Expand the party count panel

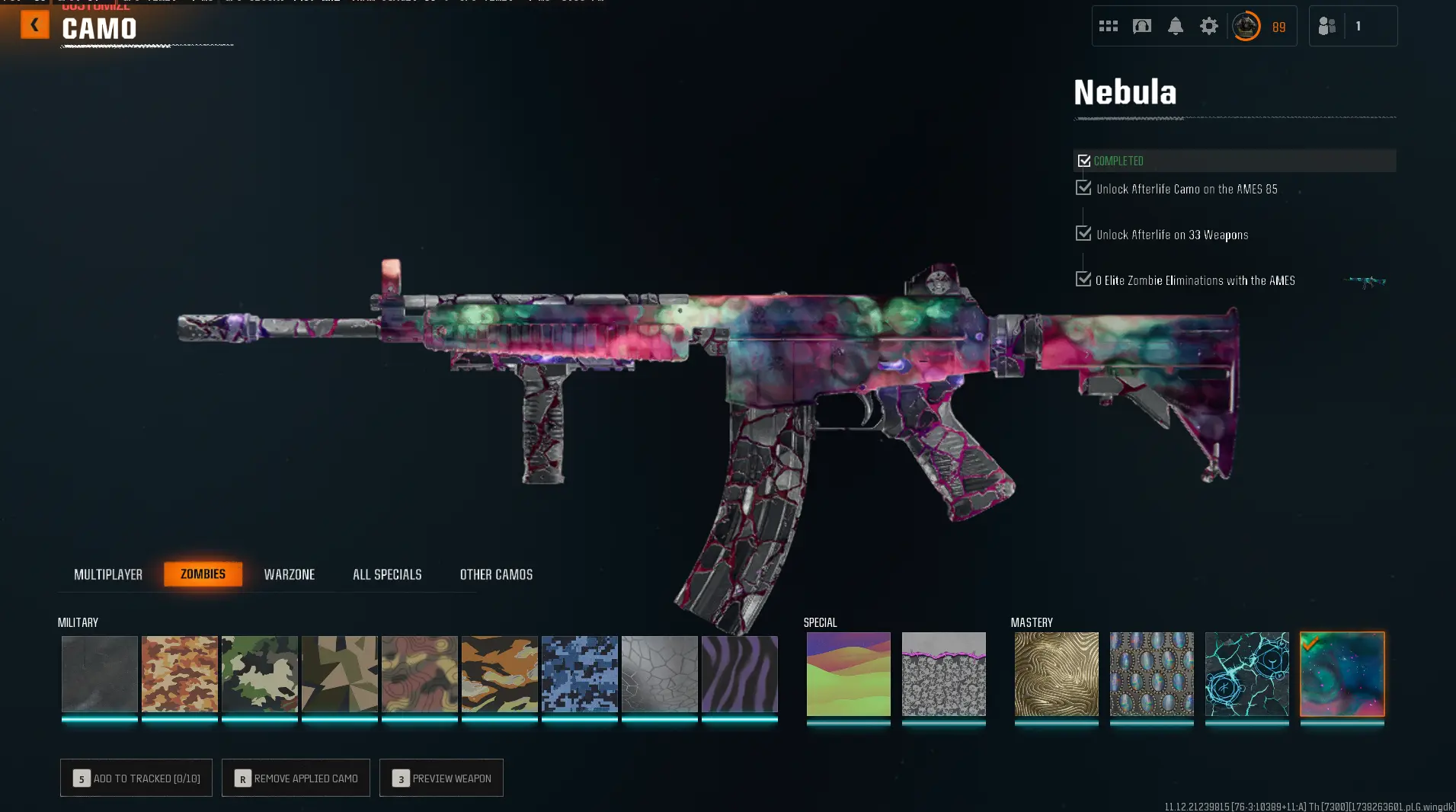tap(1353, 25)
